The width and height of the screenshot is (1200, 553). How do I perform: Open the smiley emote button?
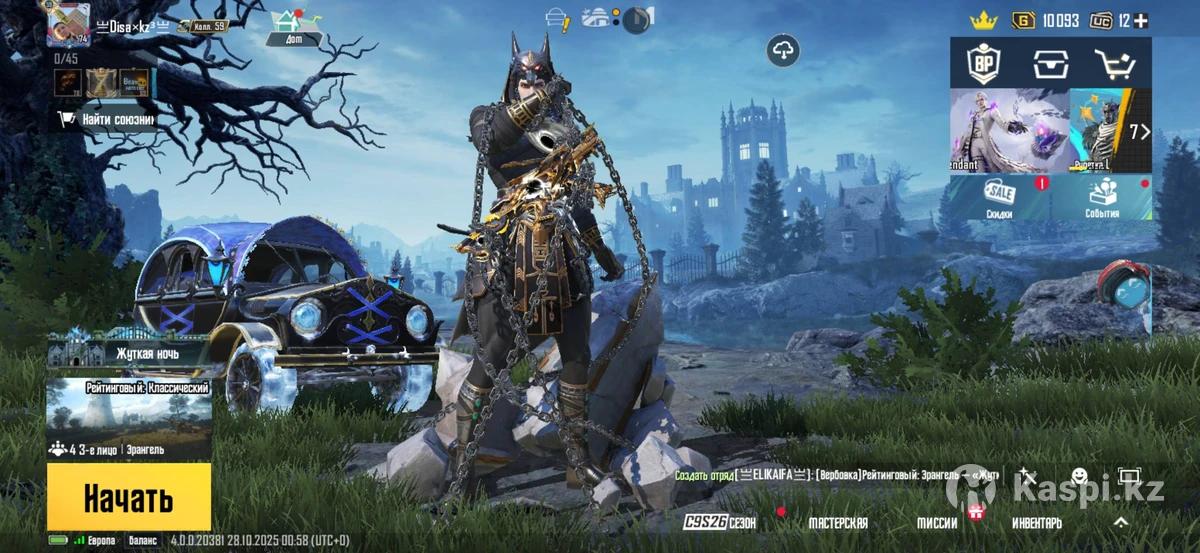click(x=1079, y=476)
